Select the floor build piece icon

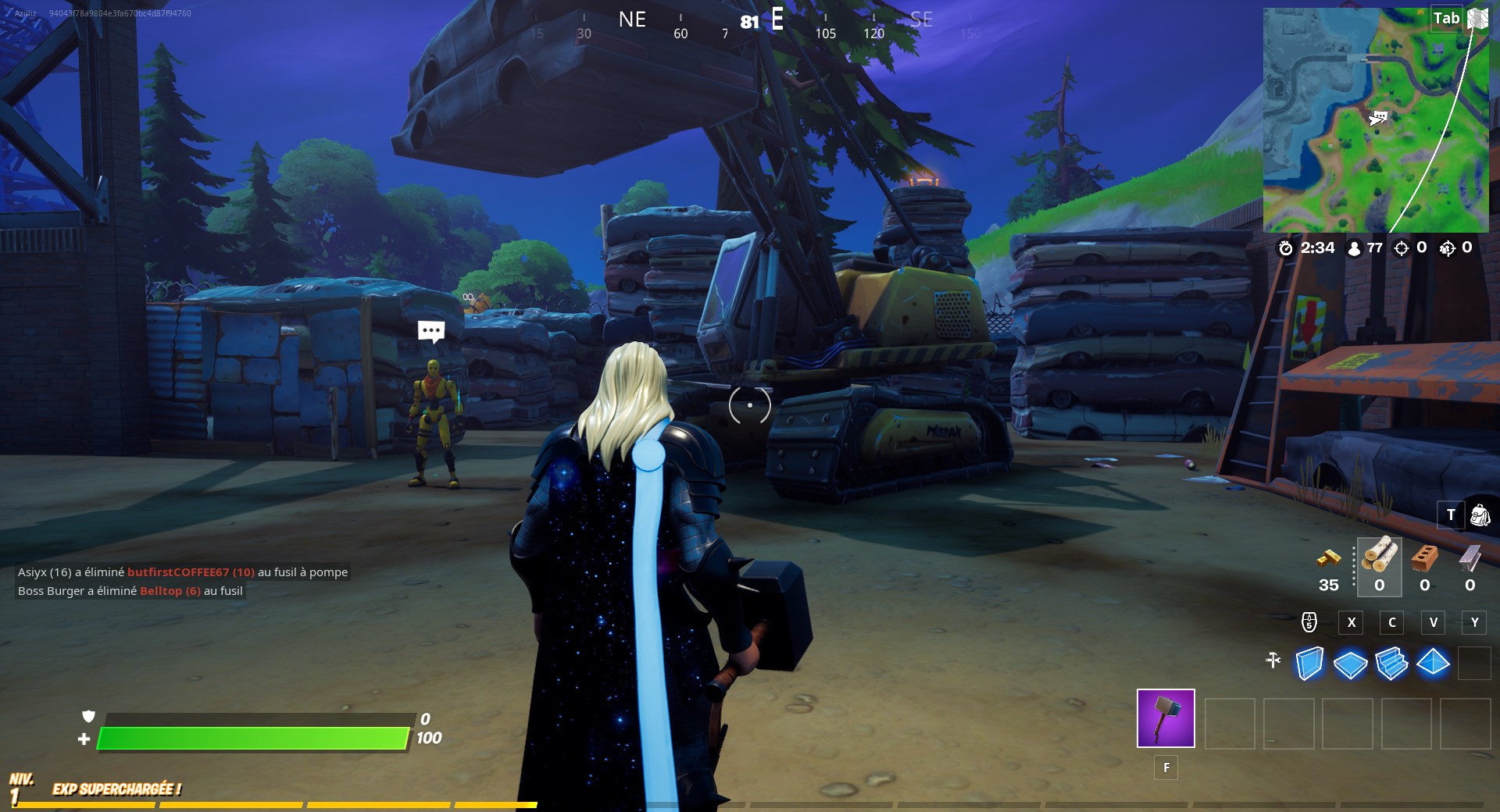[1352, 663]
